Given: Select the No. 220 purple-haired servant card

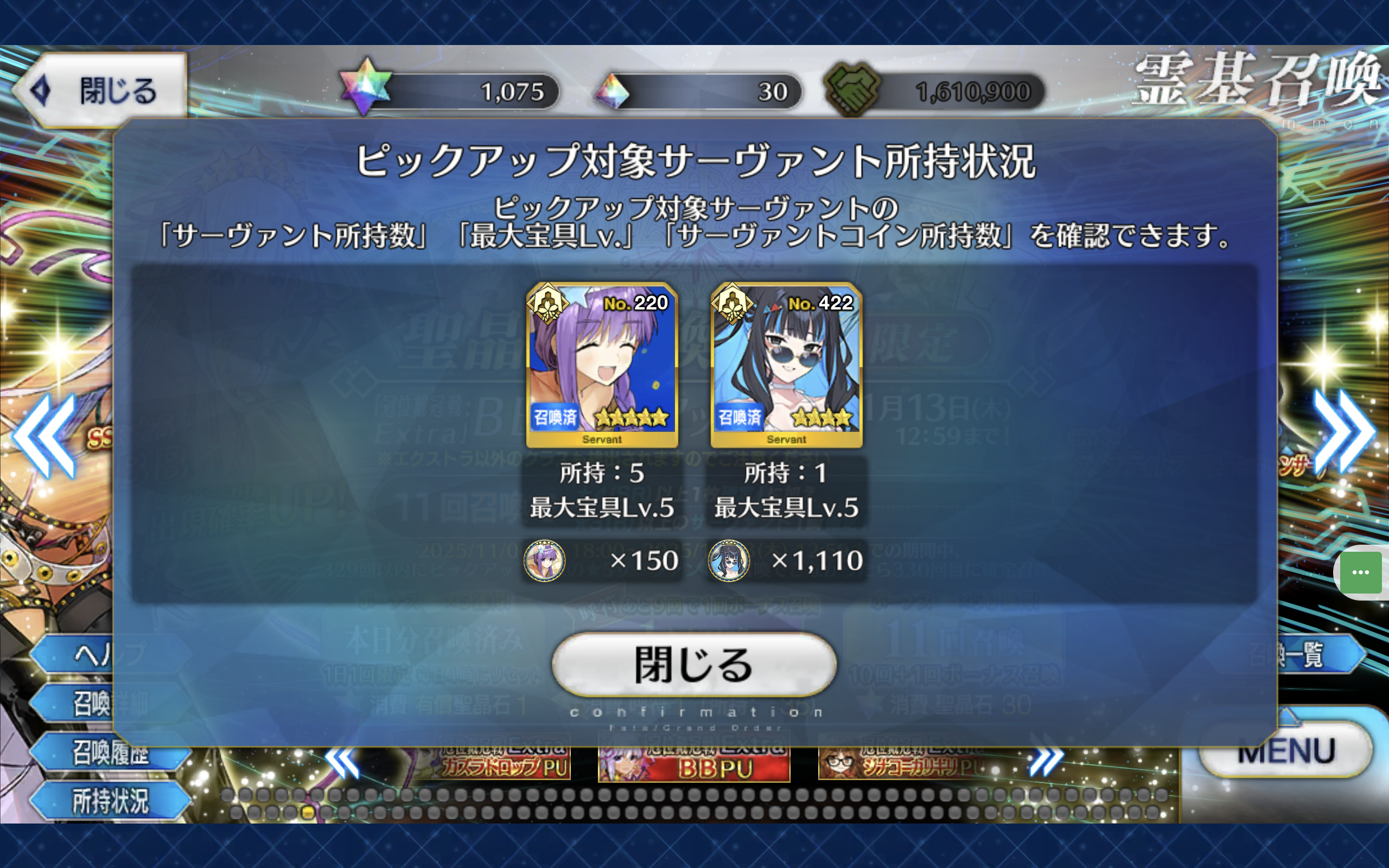Looking at the screenshot, I should pos(602,365).
